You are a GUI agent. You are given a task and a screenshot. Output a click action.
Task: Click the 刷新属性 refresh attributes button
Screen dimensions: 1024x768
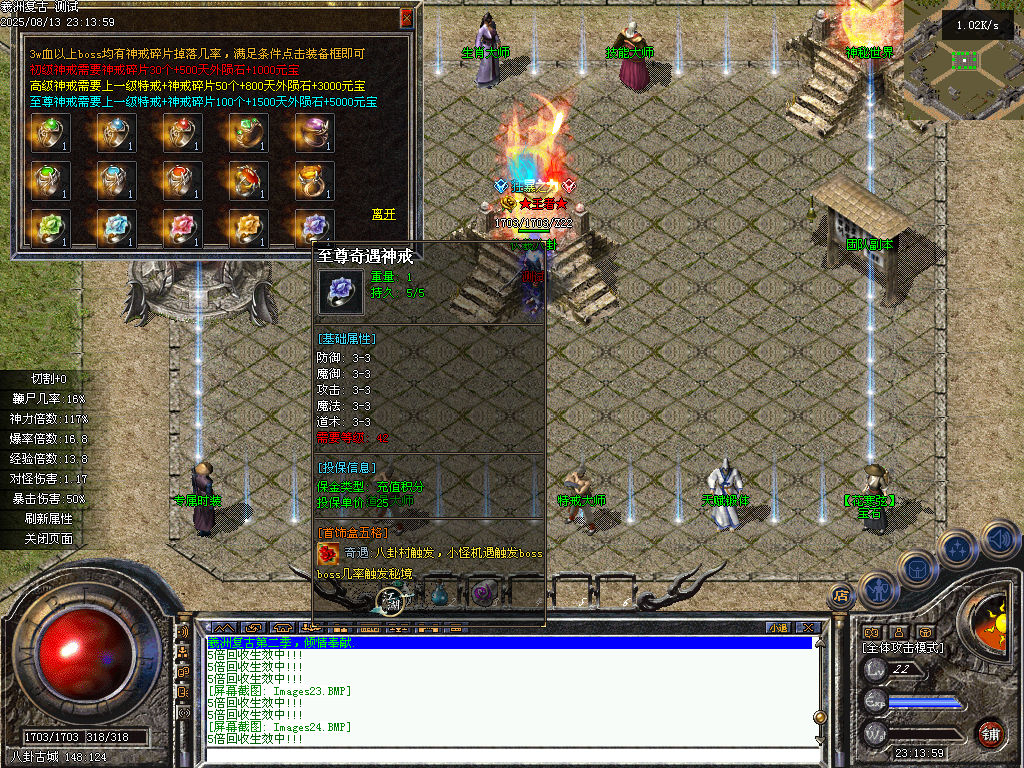(49, 519)
